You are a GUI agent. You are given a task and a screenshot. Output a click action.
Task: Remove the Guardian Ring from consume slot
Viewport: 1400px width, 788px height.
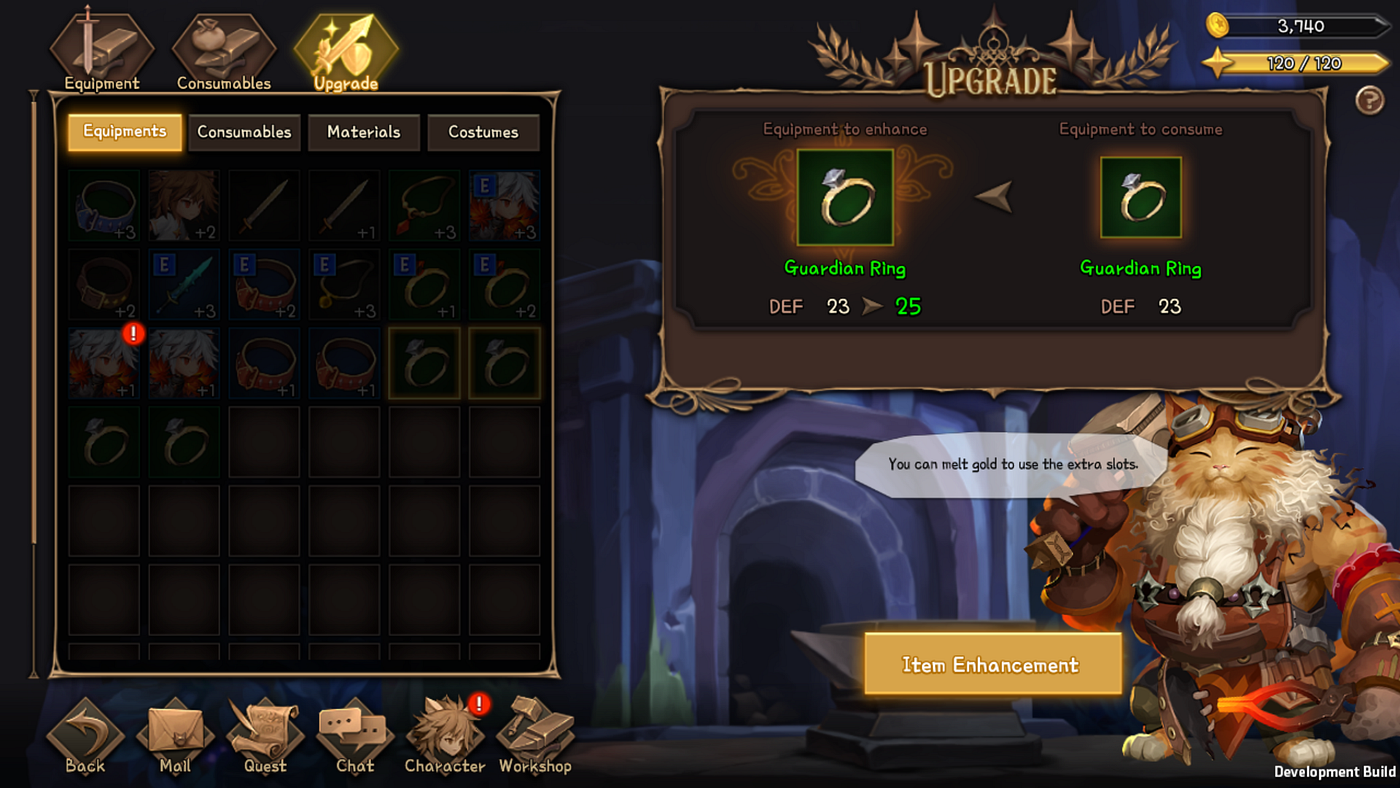click(x=1141, y=198)
